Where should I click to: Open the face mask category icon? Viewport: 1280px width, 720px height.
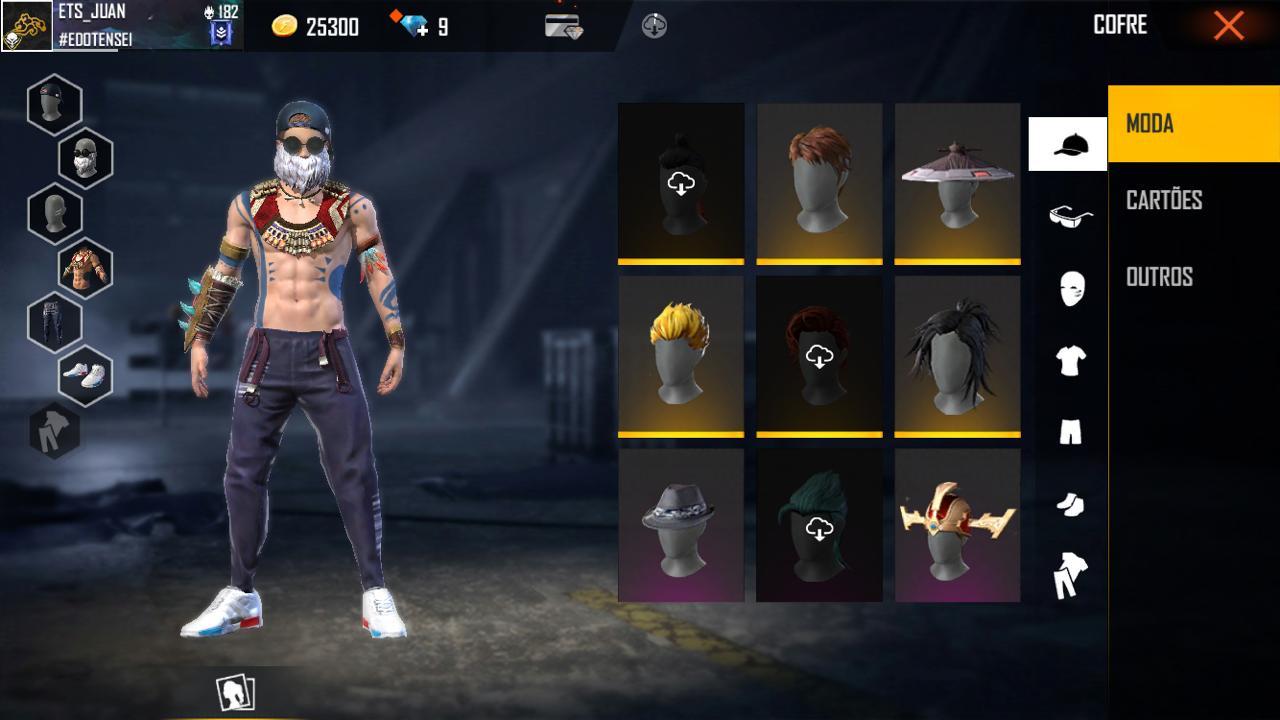pyautogui.click(x=1070, y=288)
